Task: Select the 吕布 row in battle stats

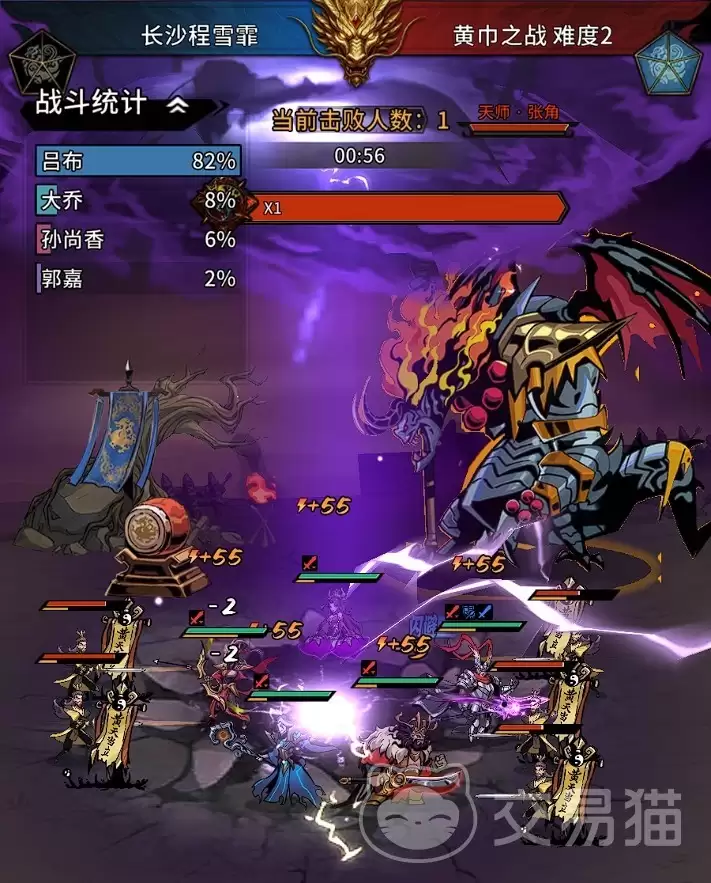Action: click(138, 161)
